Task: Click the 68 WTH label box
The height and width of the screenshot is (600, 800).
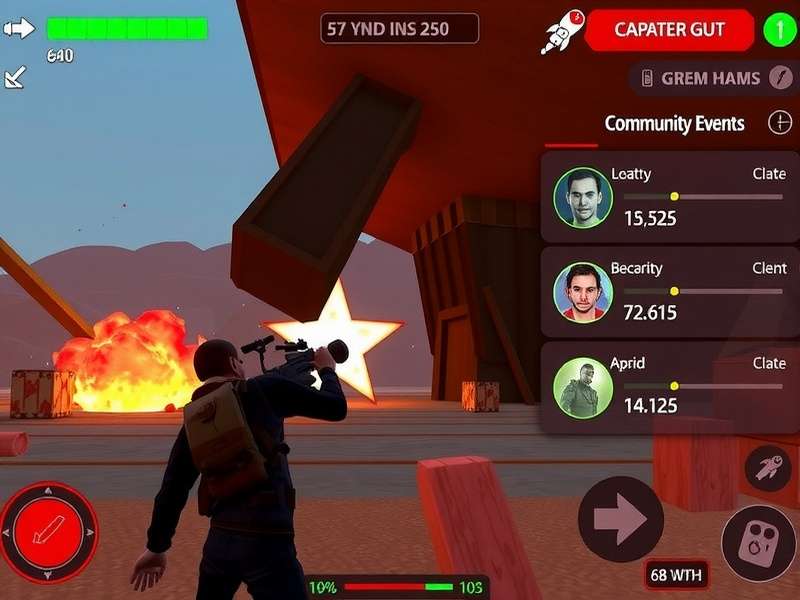Action: click(677, 574)
